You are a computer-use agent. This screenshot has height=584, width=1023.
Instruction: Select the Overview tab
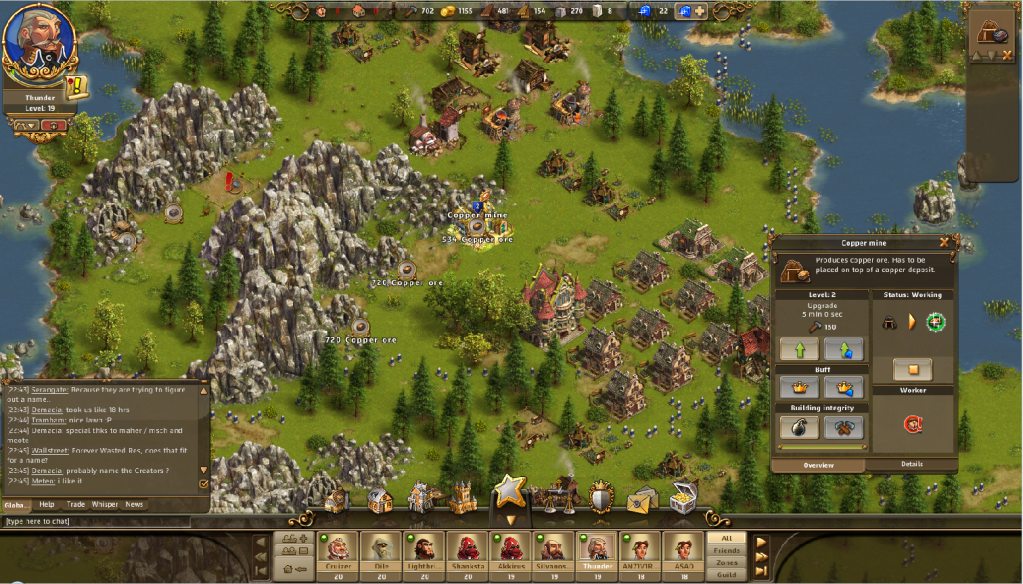tap(820, 464)
